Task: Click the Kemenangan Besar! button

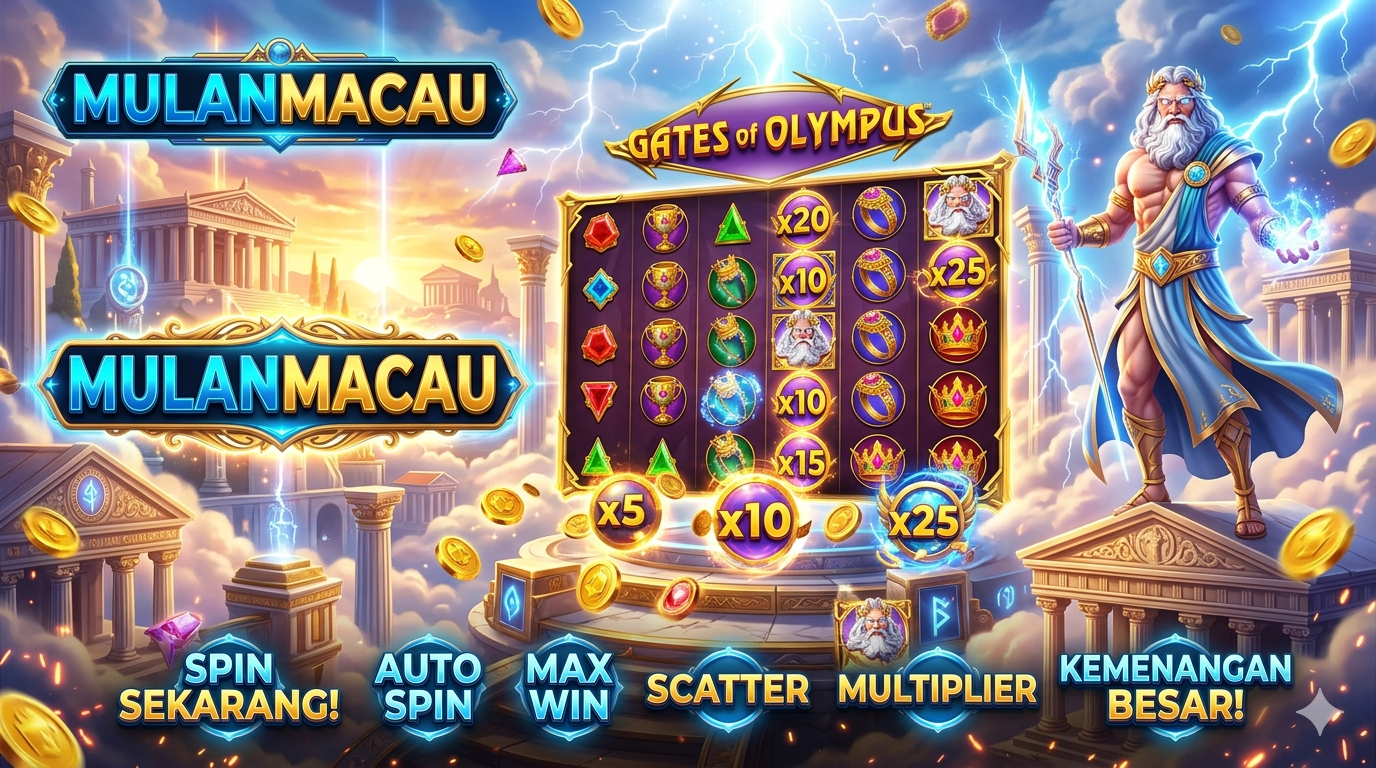Action: (x=1175, y=688)
